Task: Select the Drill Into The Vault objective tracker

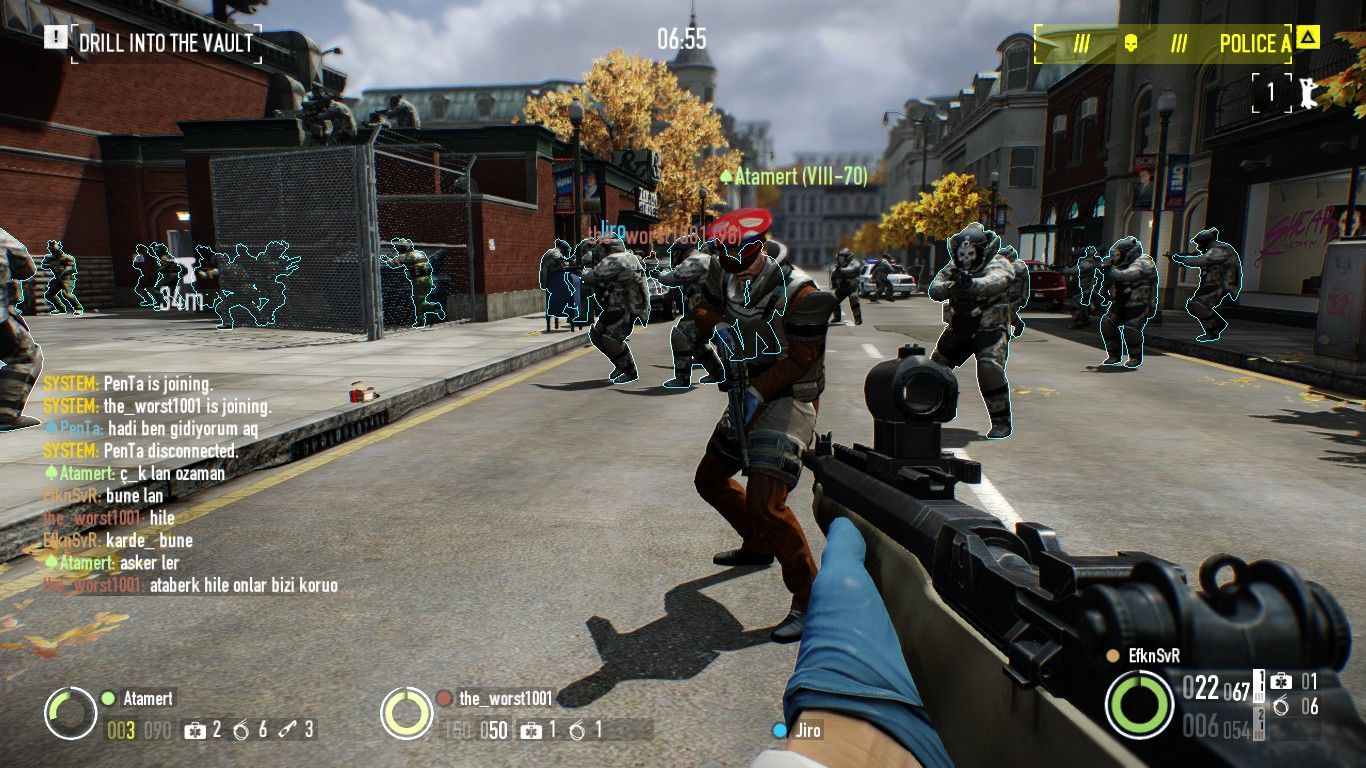Action: [165, 42]
